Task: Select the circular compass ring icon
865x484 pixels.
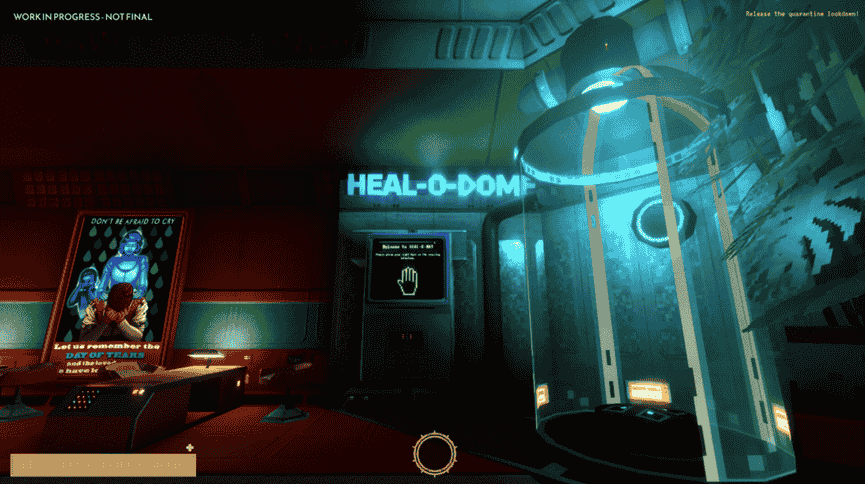Action: (x=434, y=454)
